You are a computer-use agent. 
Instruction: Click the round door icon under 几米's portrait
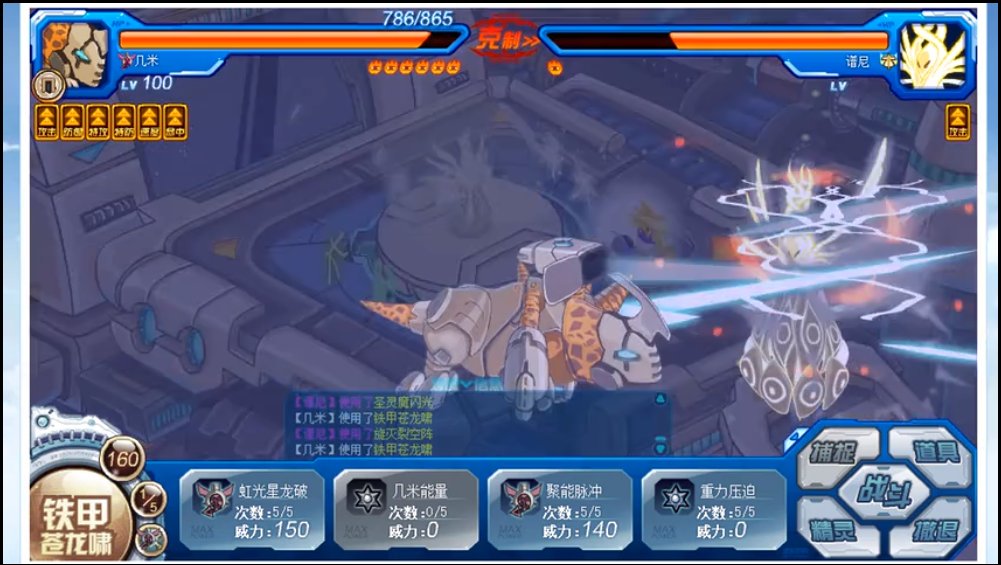pos(48,84)
